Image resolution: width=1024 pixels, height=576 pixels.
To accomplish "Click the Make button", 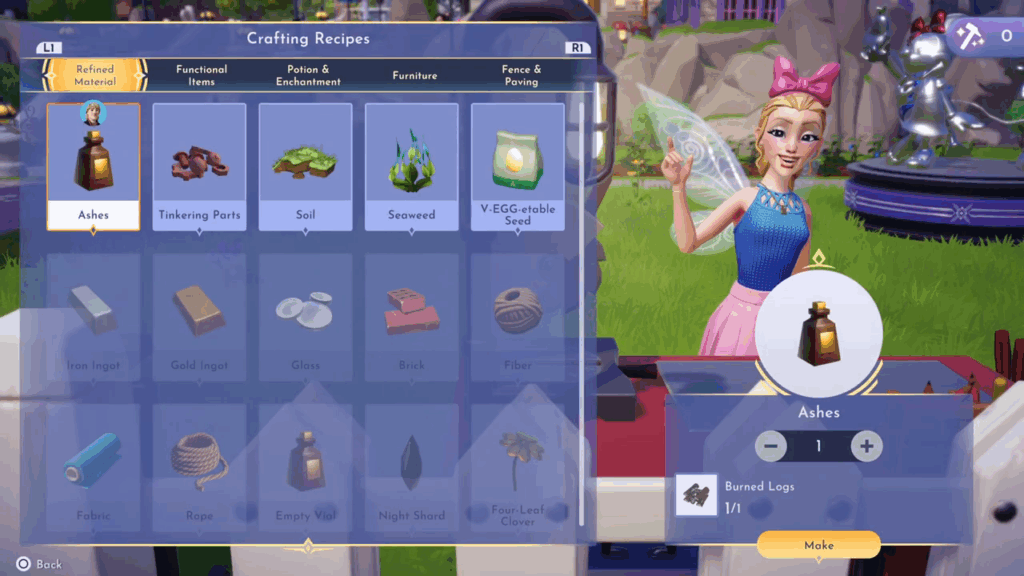I will 818,545.
